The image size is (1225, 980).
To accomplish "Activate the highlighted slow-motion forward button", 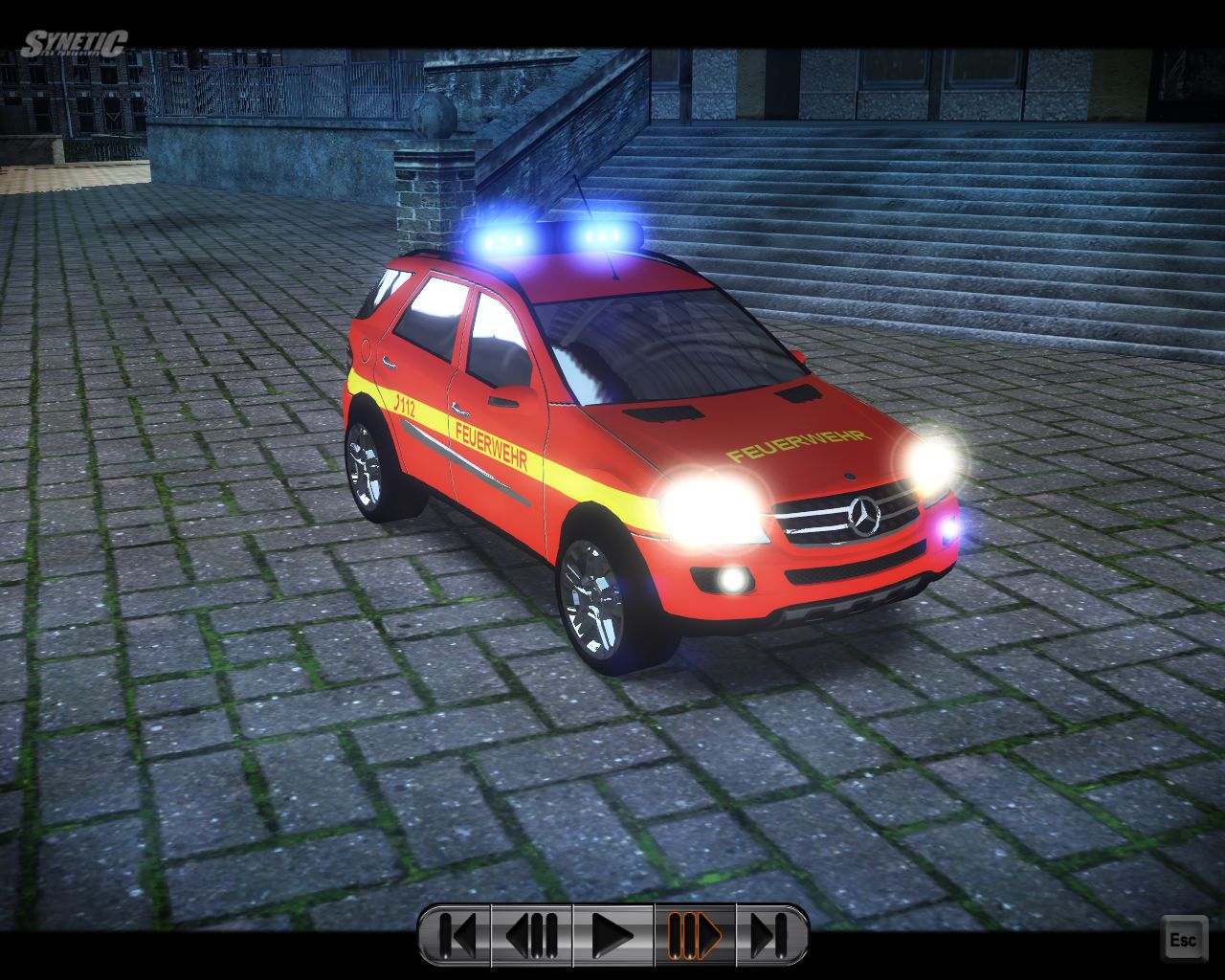I will pos(695,935).
